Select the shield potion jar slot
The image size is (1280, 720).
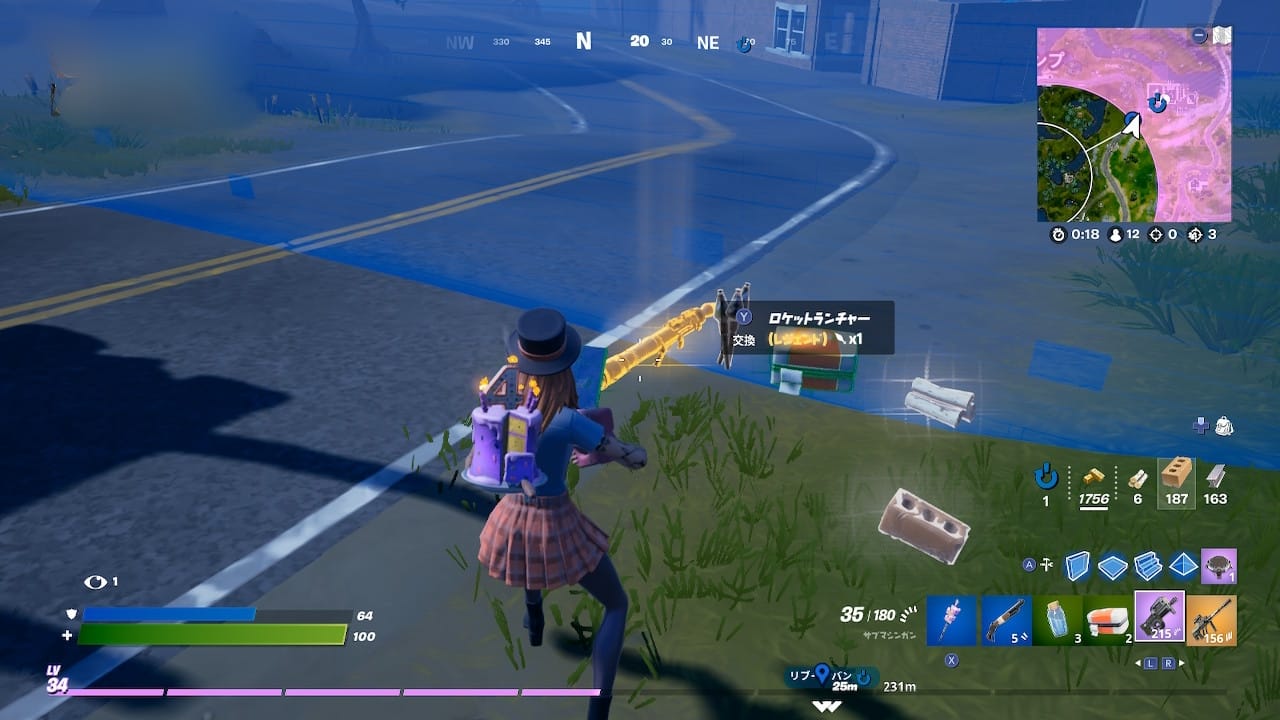point(1057,620)
